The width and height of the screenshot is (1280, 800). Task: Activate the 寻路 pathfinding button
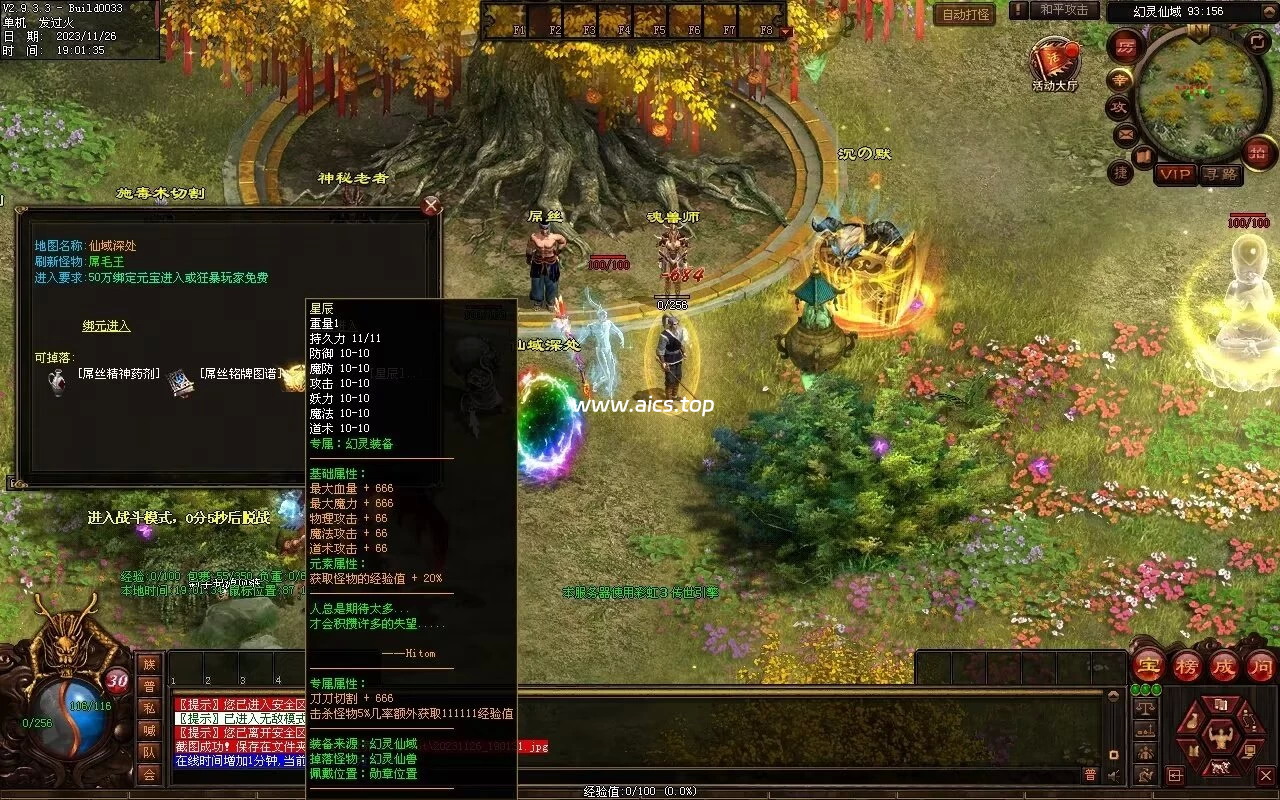(x=1220, y=174)
